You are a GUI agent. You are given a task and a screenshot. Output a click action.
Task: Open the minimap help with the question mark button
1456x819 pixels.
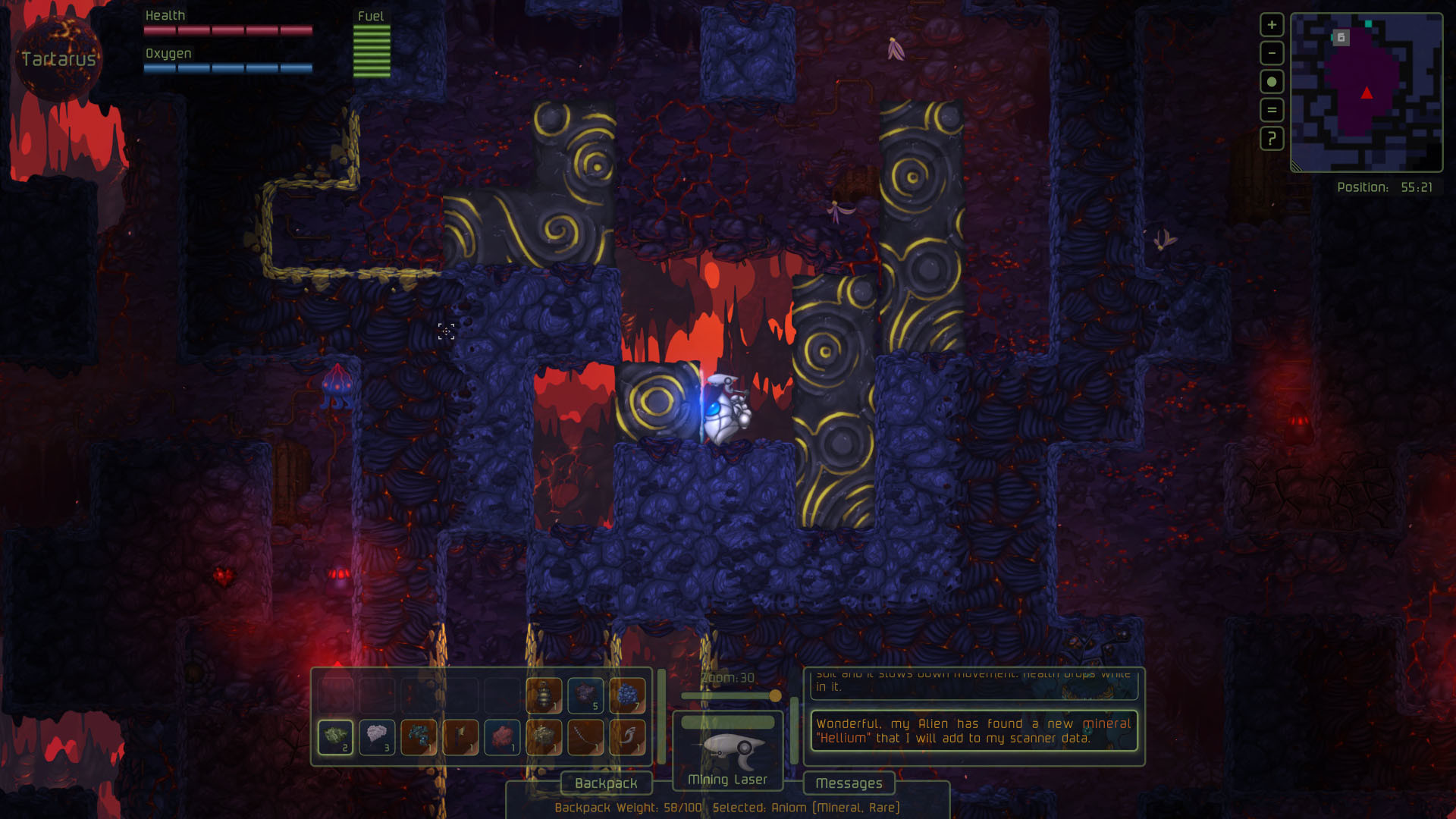pos(1271,139)
